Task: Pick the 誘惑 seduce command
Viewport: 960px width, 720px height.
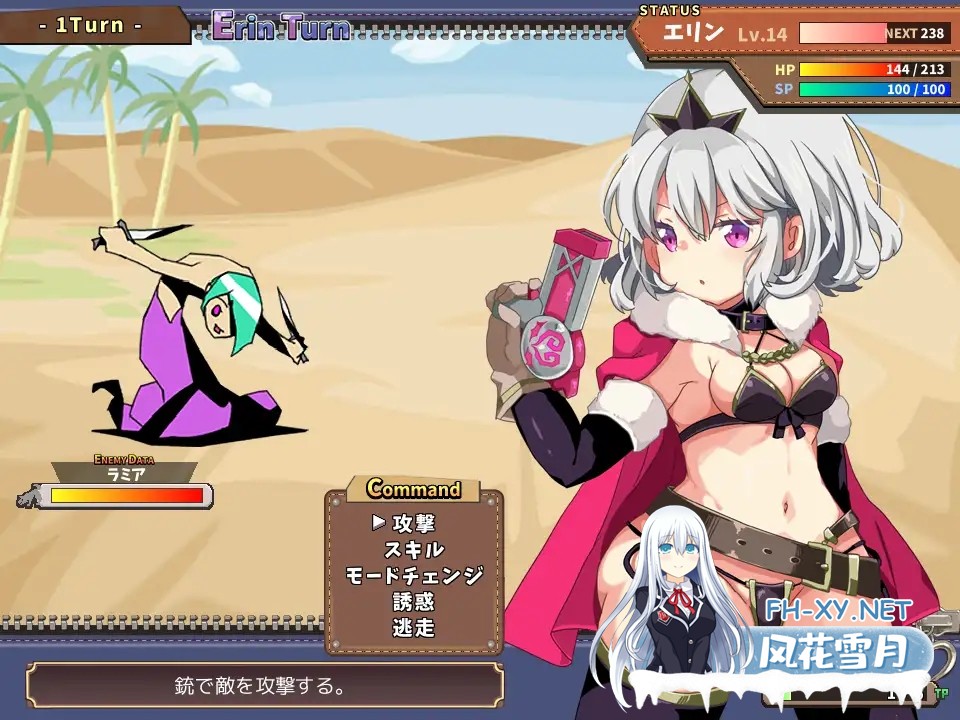Action: point(413,602)
